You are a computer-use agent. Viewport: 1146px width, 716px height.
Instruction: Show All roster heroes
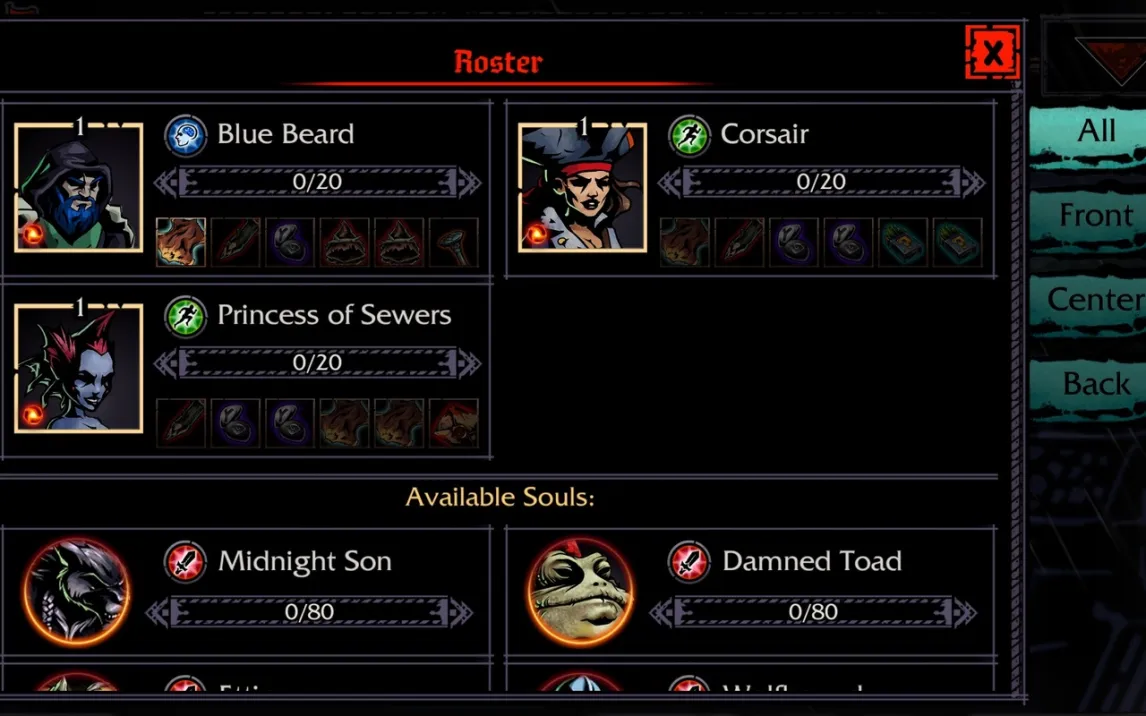pyautogui.click(x=1095, y=131)
